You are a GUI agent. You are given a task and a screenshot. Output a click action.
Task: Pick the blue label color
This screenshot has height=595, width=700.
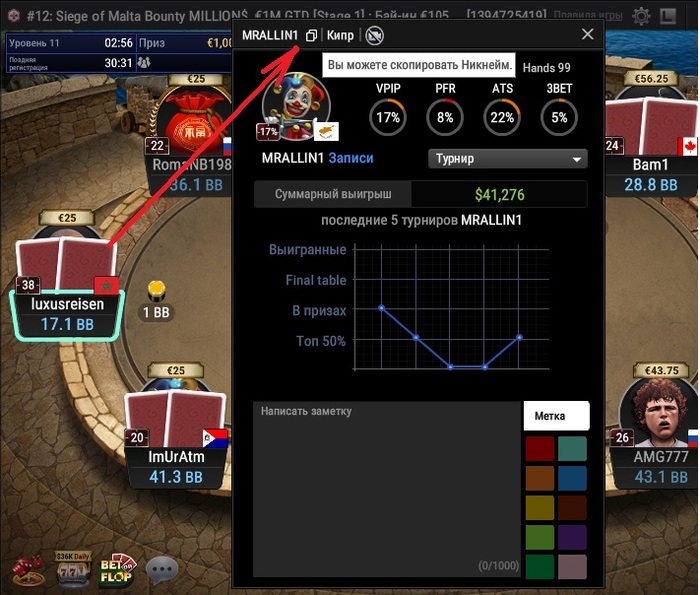tap(572, 478)
